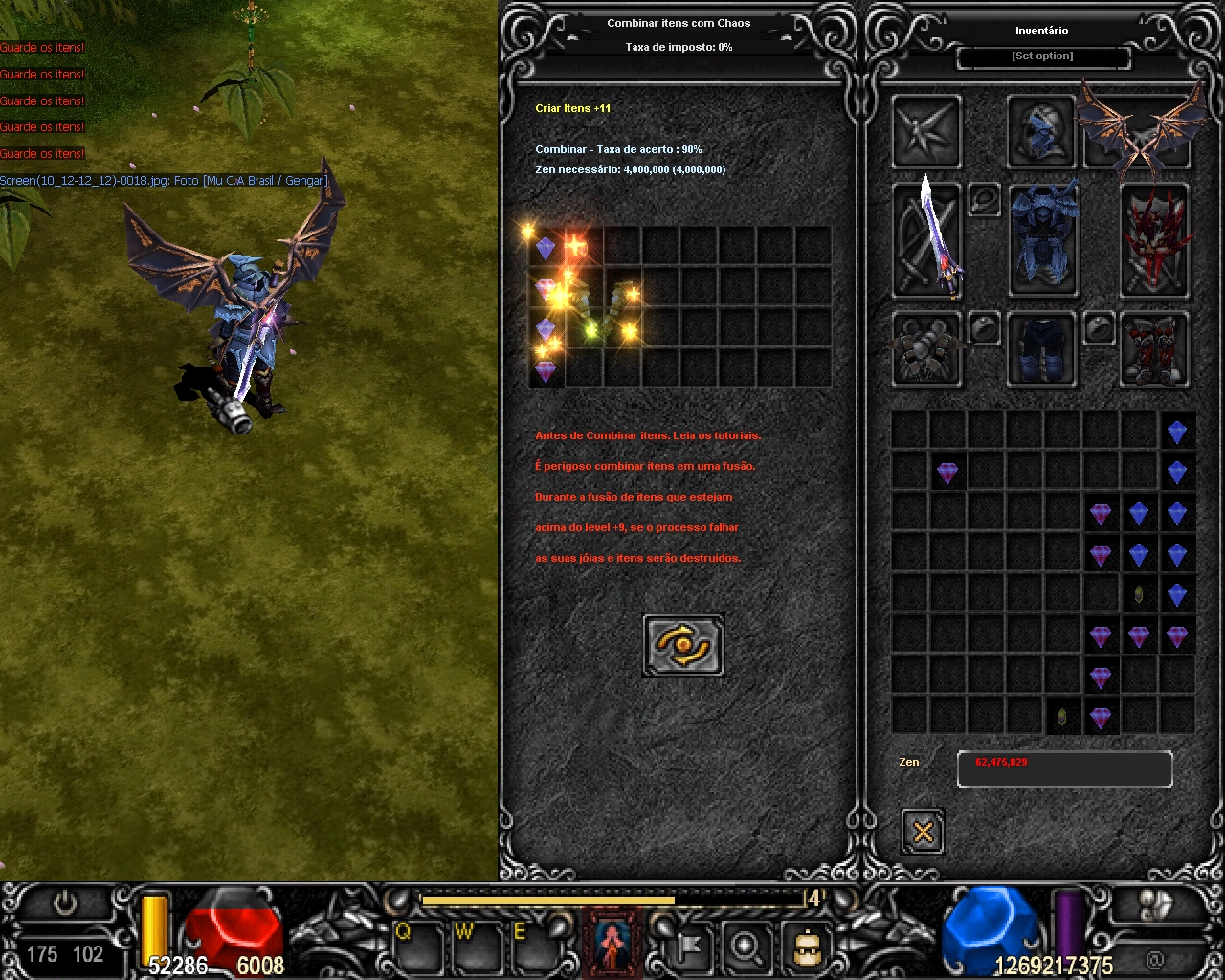This screenshot has width=1225, height=980.
Task: Click the Zen amount field
Action: tap(1064, 768)
